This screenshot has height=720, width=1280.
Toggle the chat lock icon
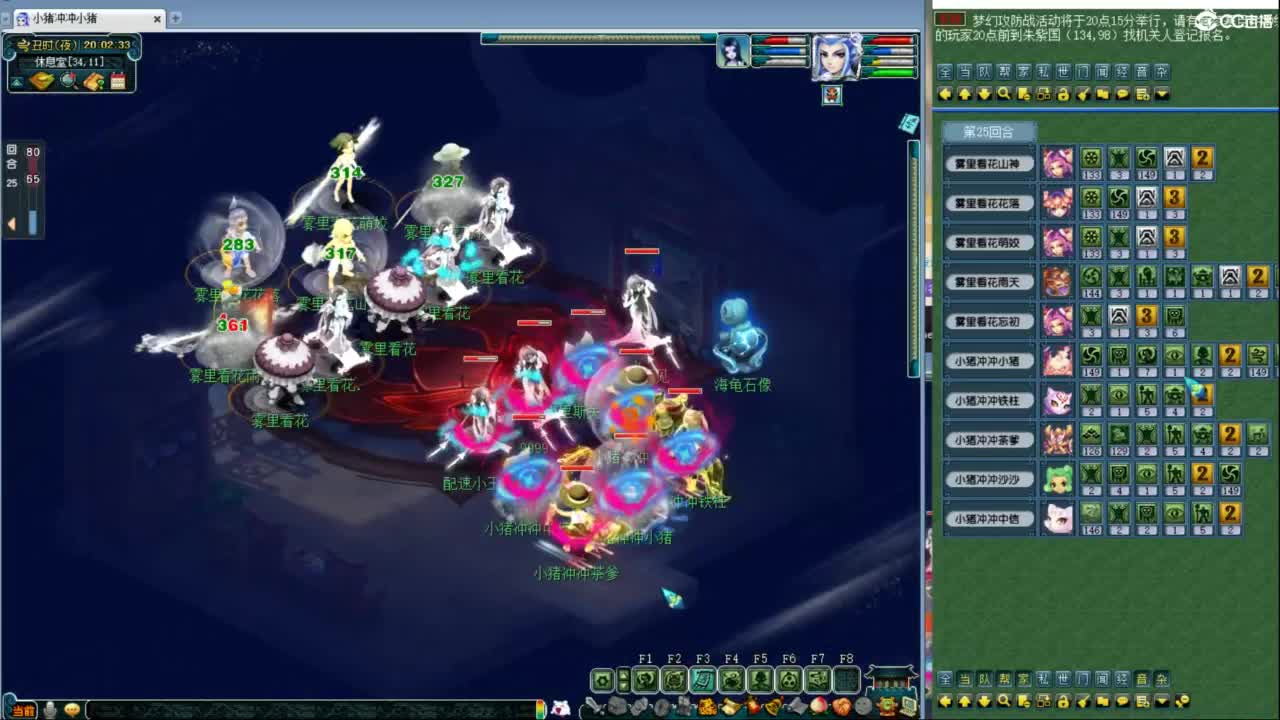point(1064,93)
